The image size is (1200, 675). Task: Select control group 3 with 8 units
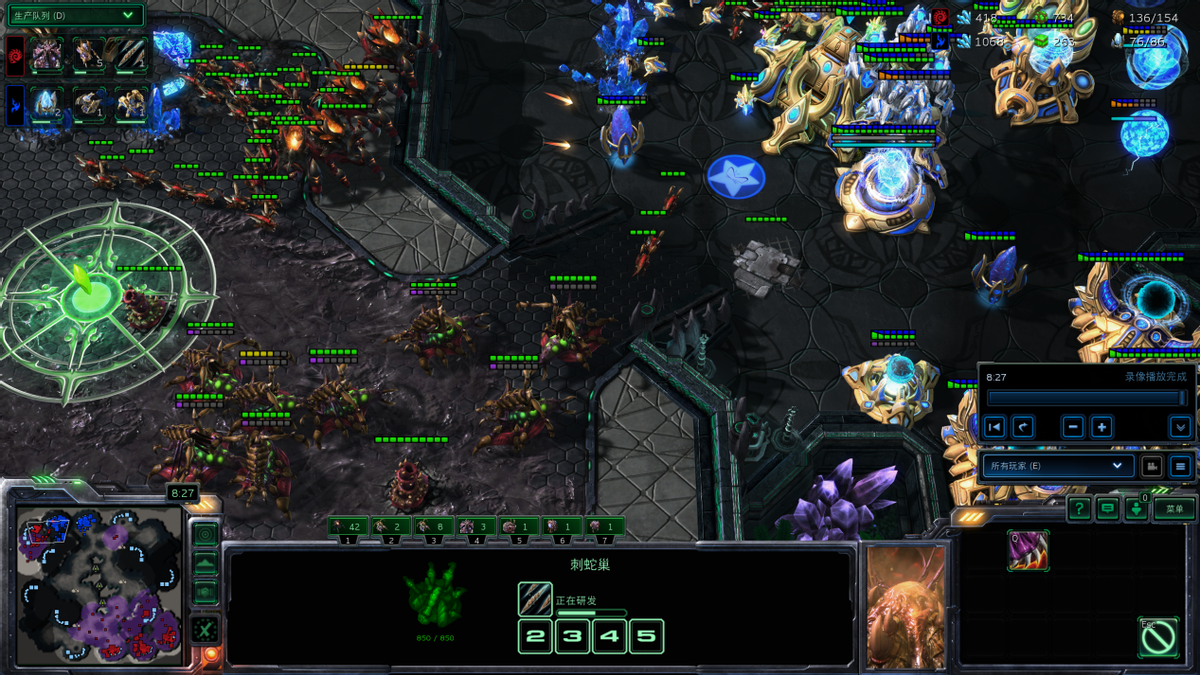(433, 527)
